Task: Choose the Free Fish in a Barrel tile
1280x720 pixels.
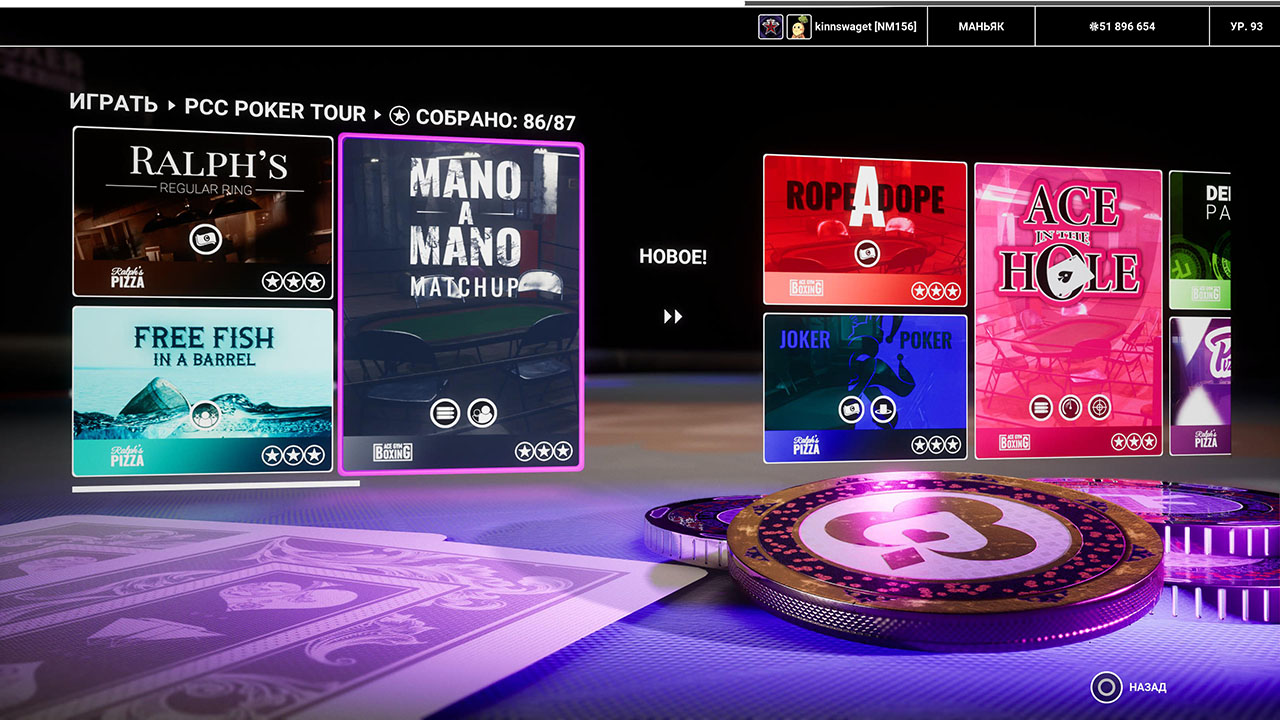Action: click(x=202, y=391)
